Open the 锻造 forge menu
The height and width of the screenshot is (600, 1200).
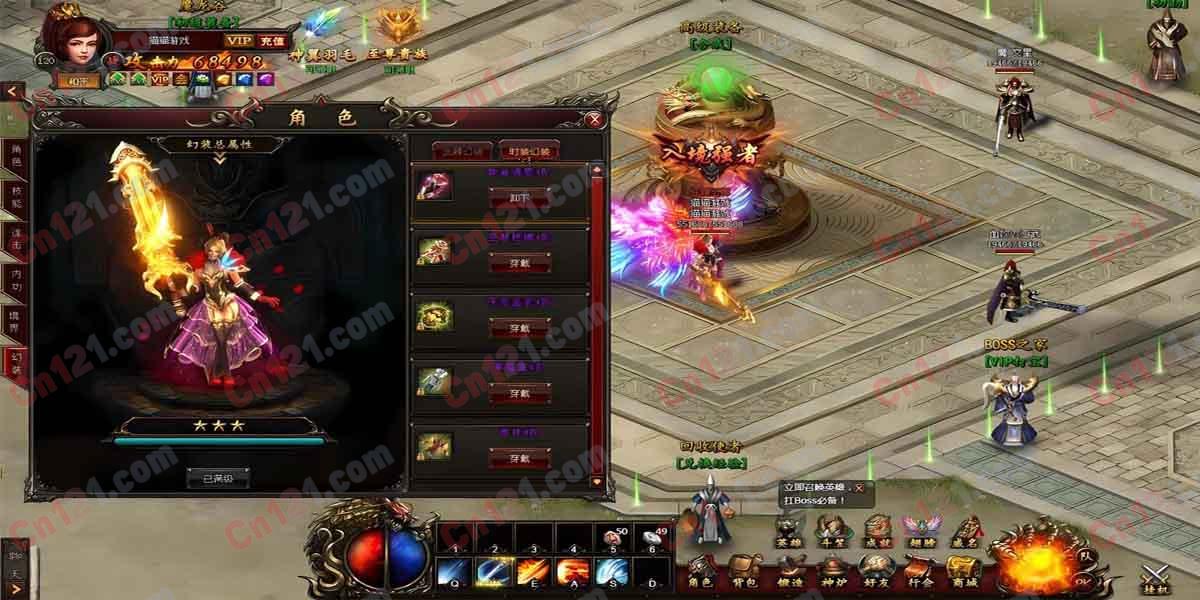pyautogui.click(x=789, y=572)
